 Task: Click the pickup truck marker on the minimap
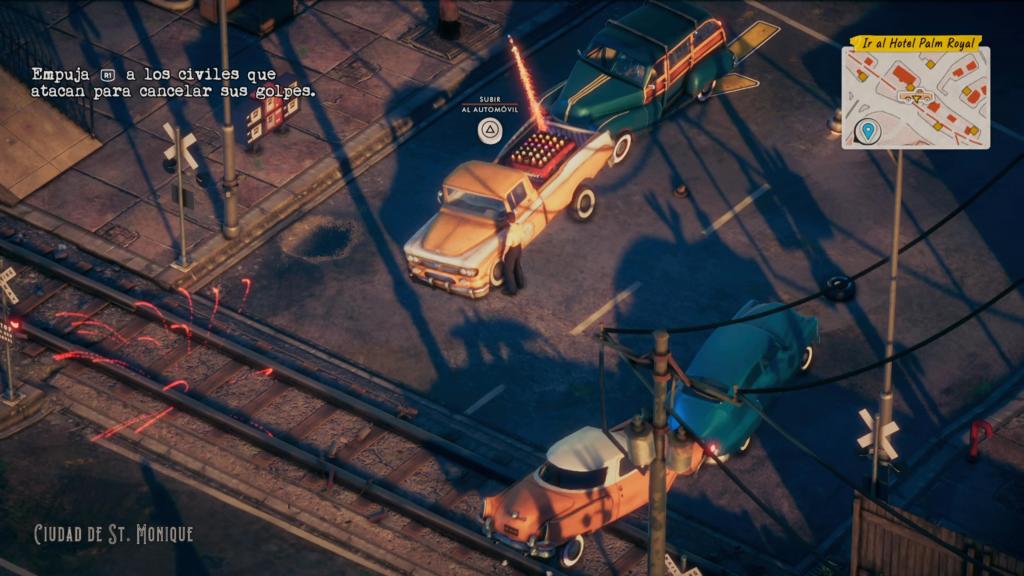[916, 97]
